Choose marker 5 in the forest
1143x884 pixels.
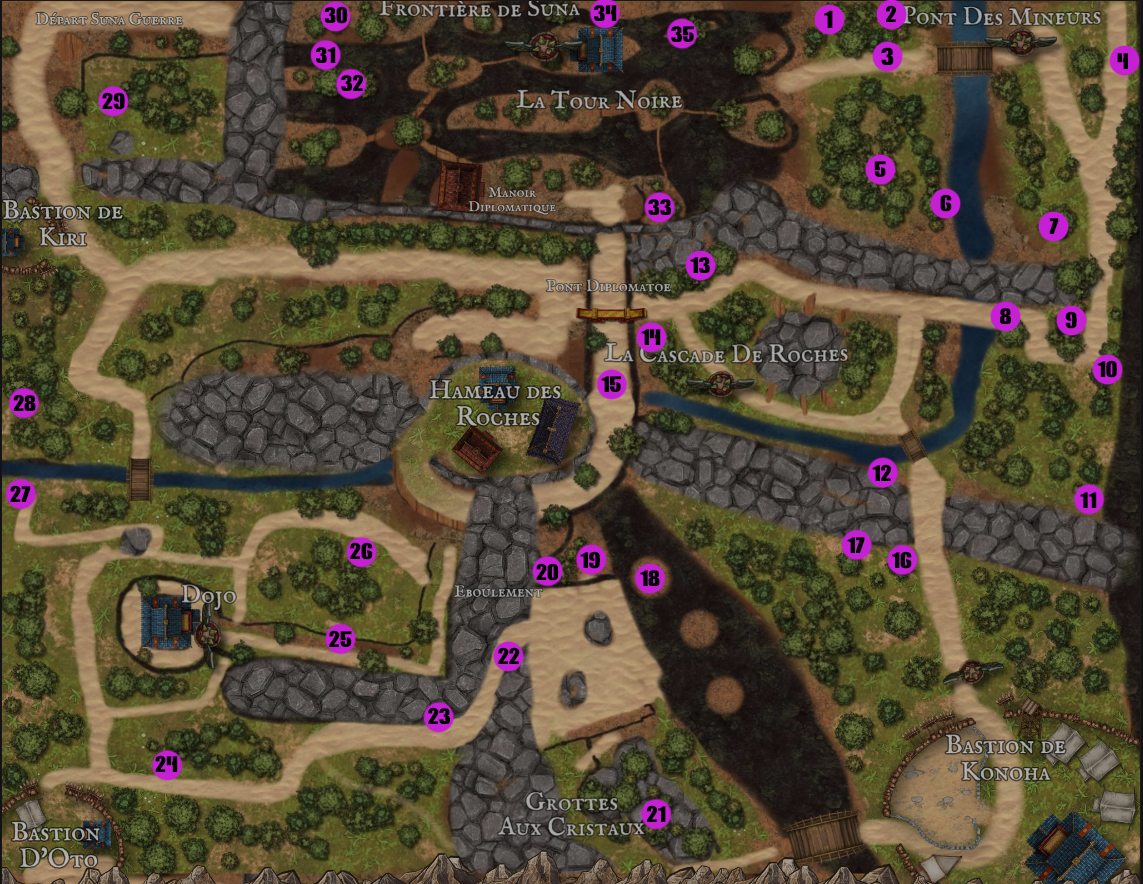pos(879,169)
